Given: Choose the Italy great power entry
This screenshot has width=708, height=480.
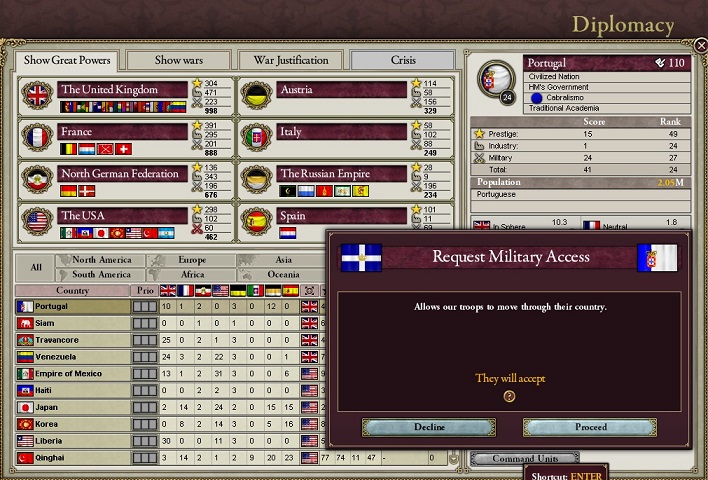Looking at the screenshot, I should [340, 132].
